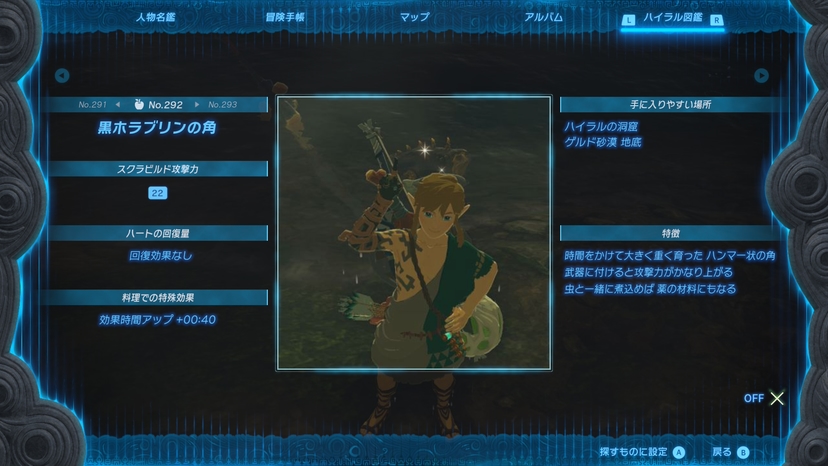Image resolution: width=828 pixels, height=466 pixels.
Task: Select the ハイラル図鑑 tab
Action: coord(675,17)
